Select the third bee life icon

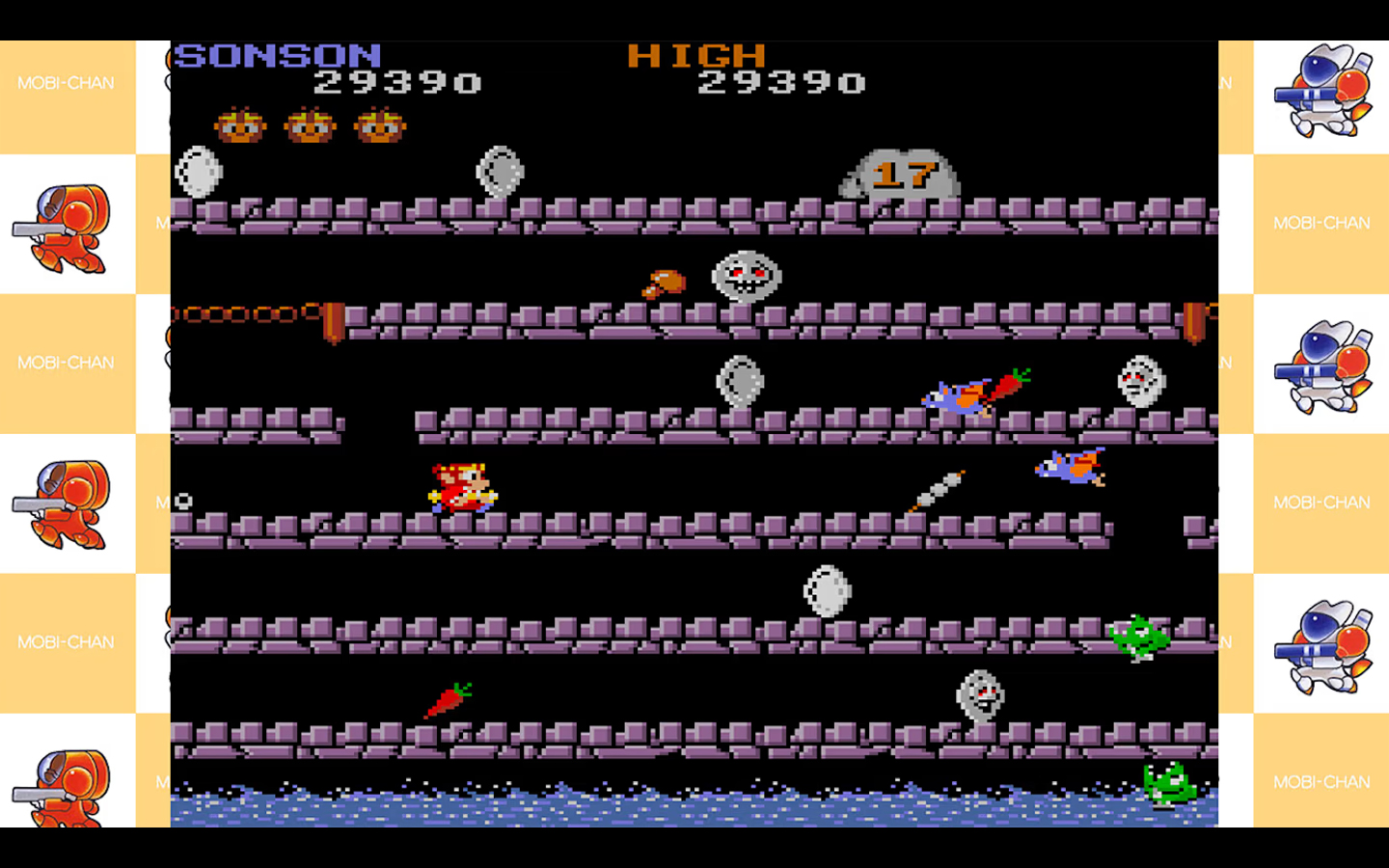click(x=379, y=125)
